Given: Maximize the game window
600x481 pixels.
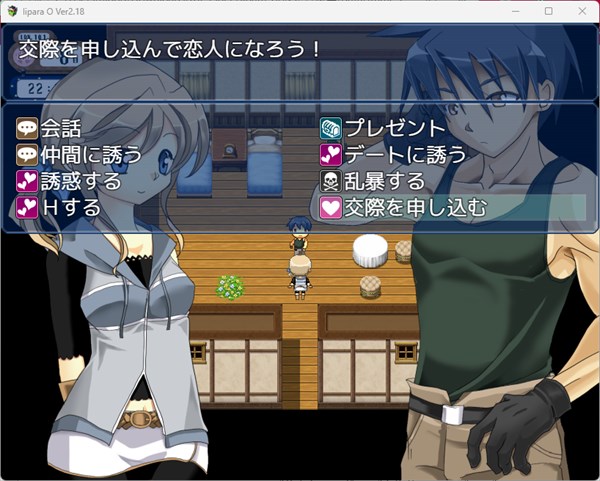Looking at the screenshot, I should (x=548, y=10).
